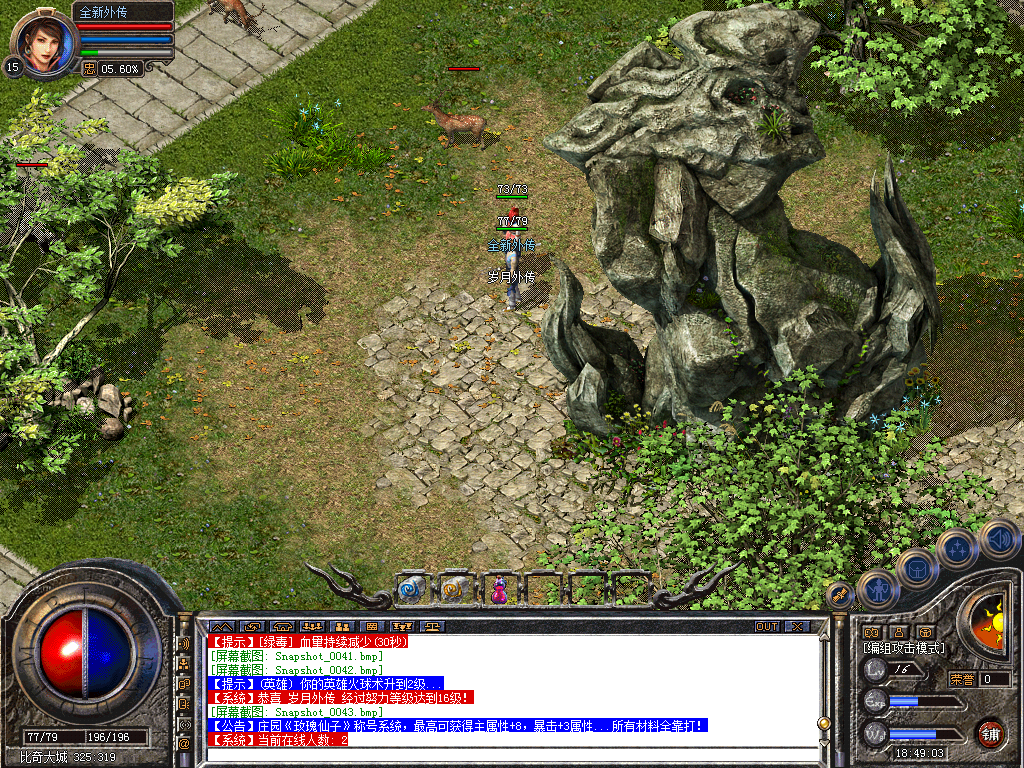Drink the pink potion bottle in the belt
The height and width of the screenshot is (768, 1024).
click(498, 590)
